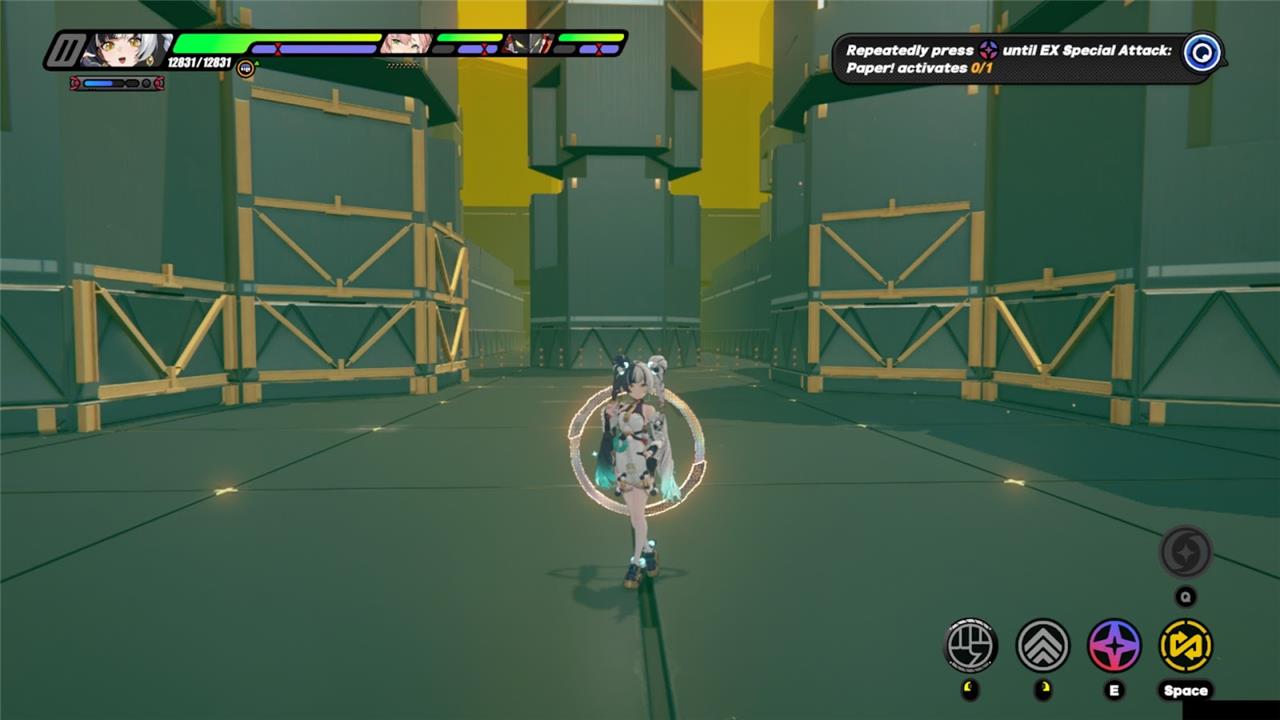Pause the game with the top-left button
The width and height of the screenshot is (1280, 720).
pos(68,50)
